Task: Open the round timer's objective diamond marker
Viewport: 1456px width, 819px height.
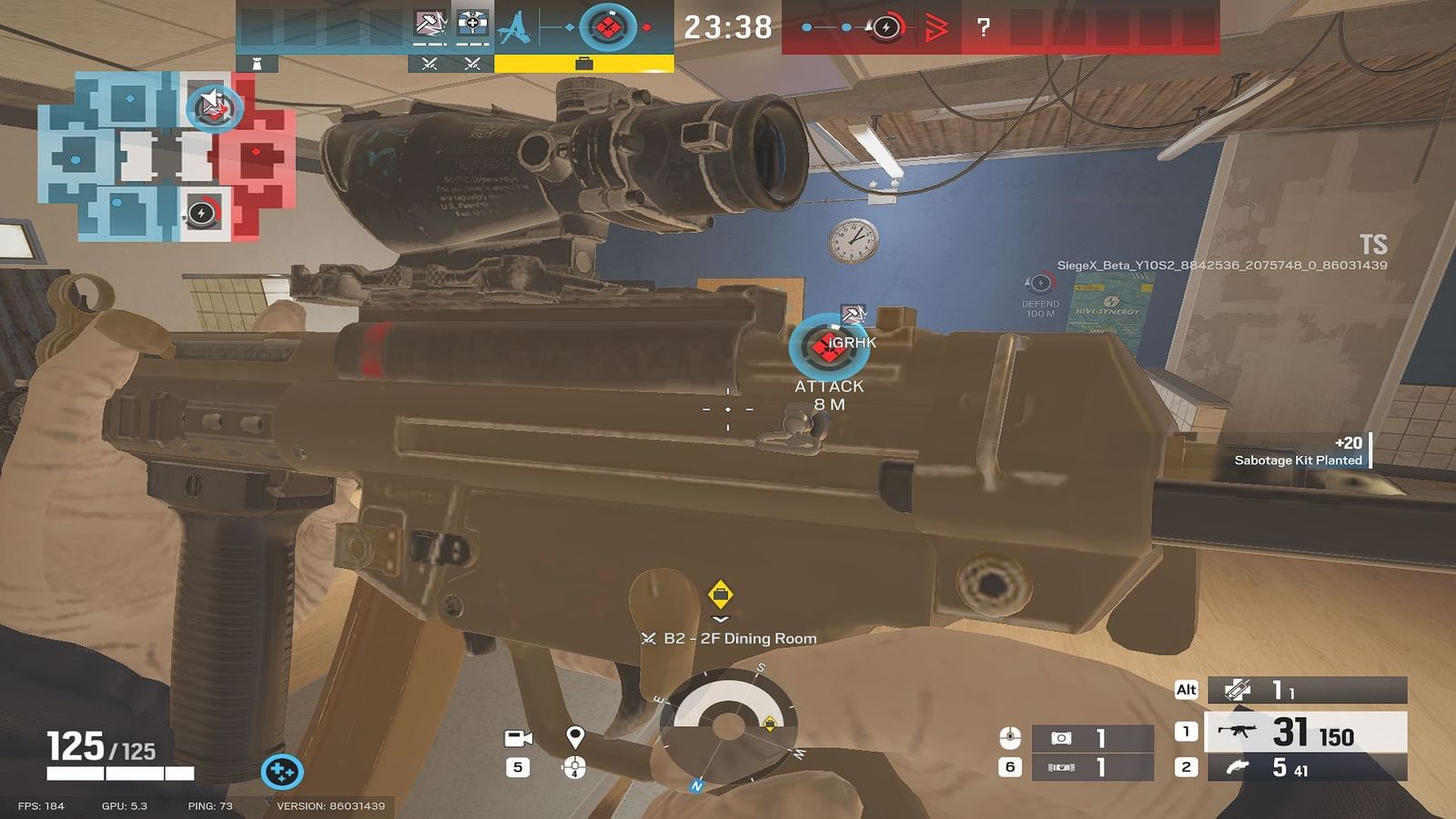Action: click(608, 25)
